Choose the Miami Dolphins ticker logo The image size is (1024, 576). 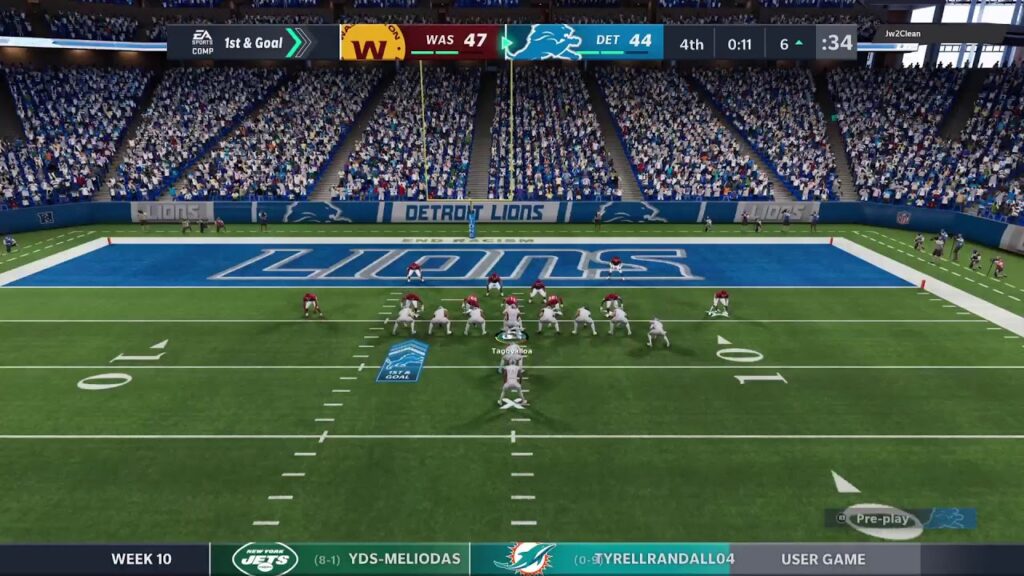pos(523,559)
